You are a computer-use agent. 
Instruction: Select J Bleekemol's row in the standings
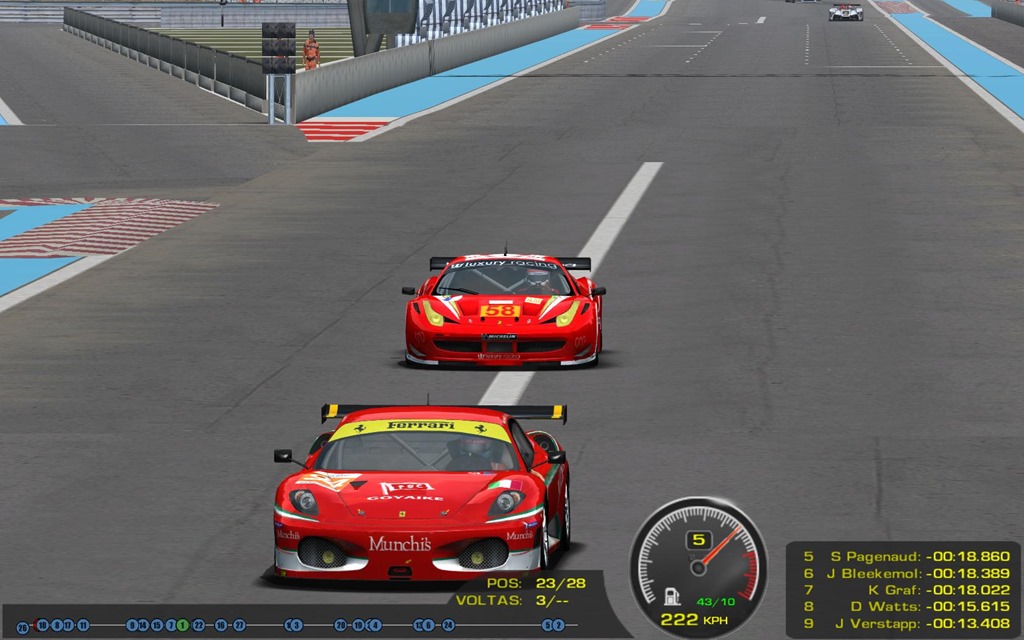[x=905, y=573]
